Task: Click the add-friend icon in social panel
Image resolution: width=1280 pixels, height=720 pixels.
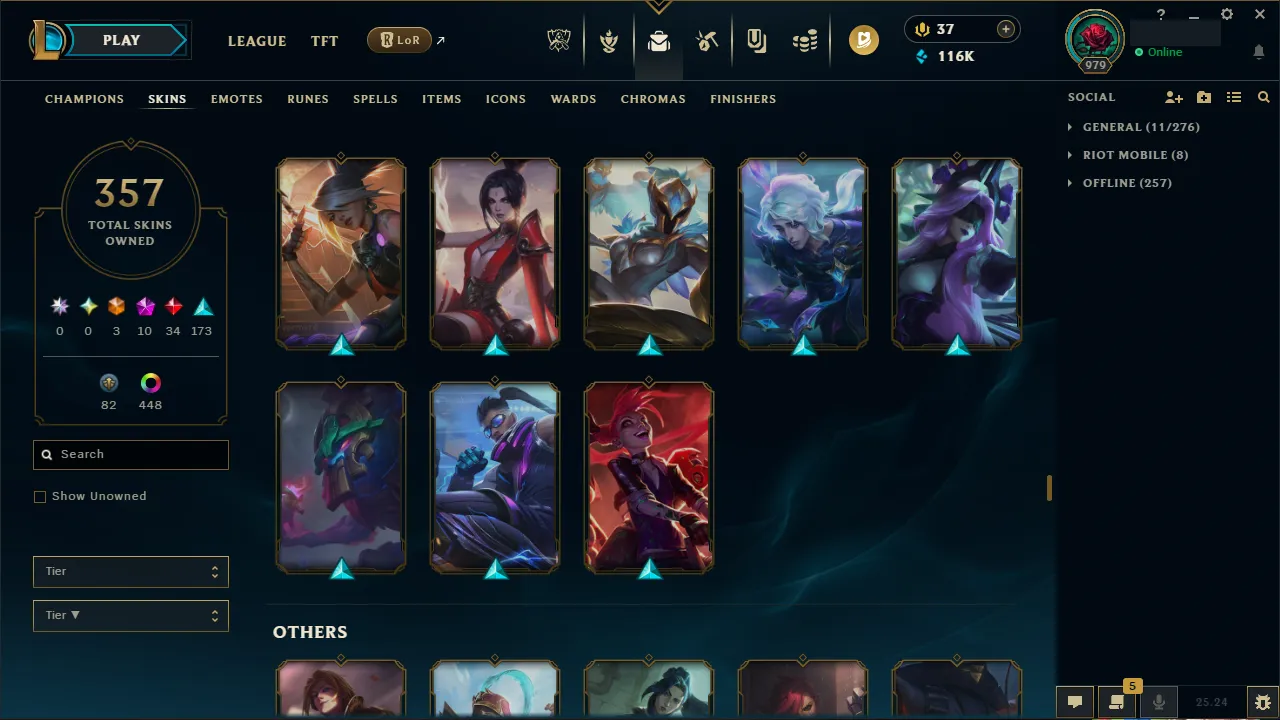Action: click(1174, 97)
